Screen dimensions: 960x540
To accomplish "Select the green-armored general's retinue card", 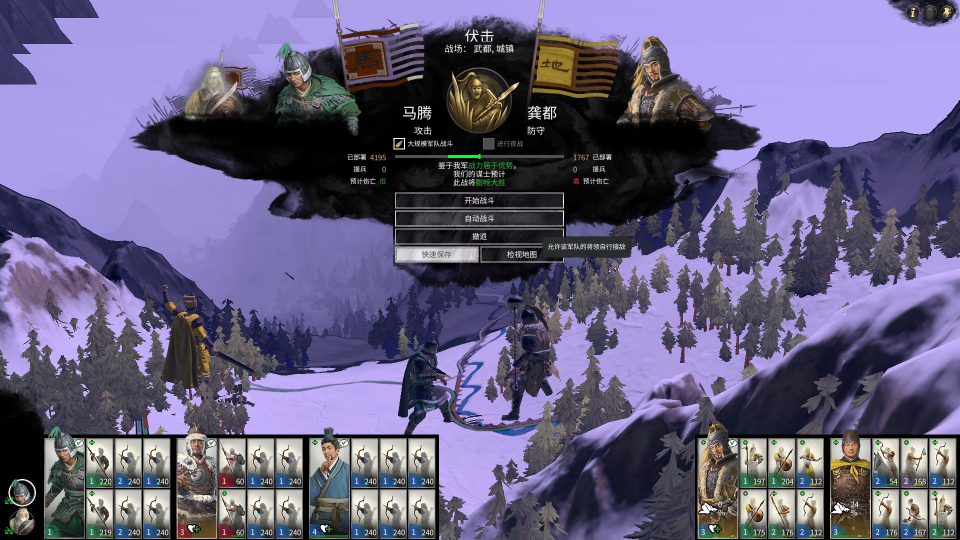I will click(x=64, y=487).
